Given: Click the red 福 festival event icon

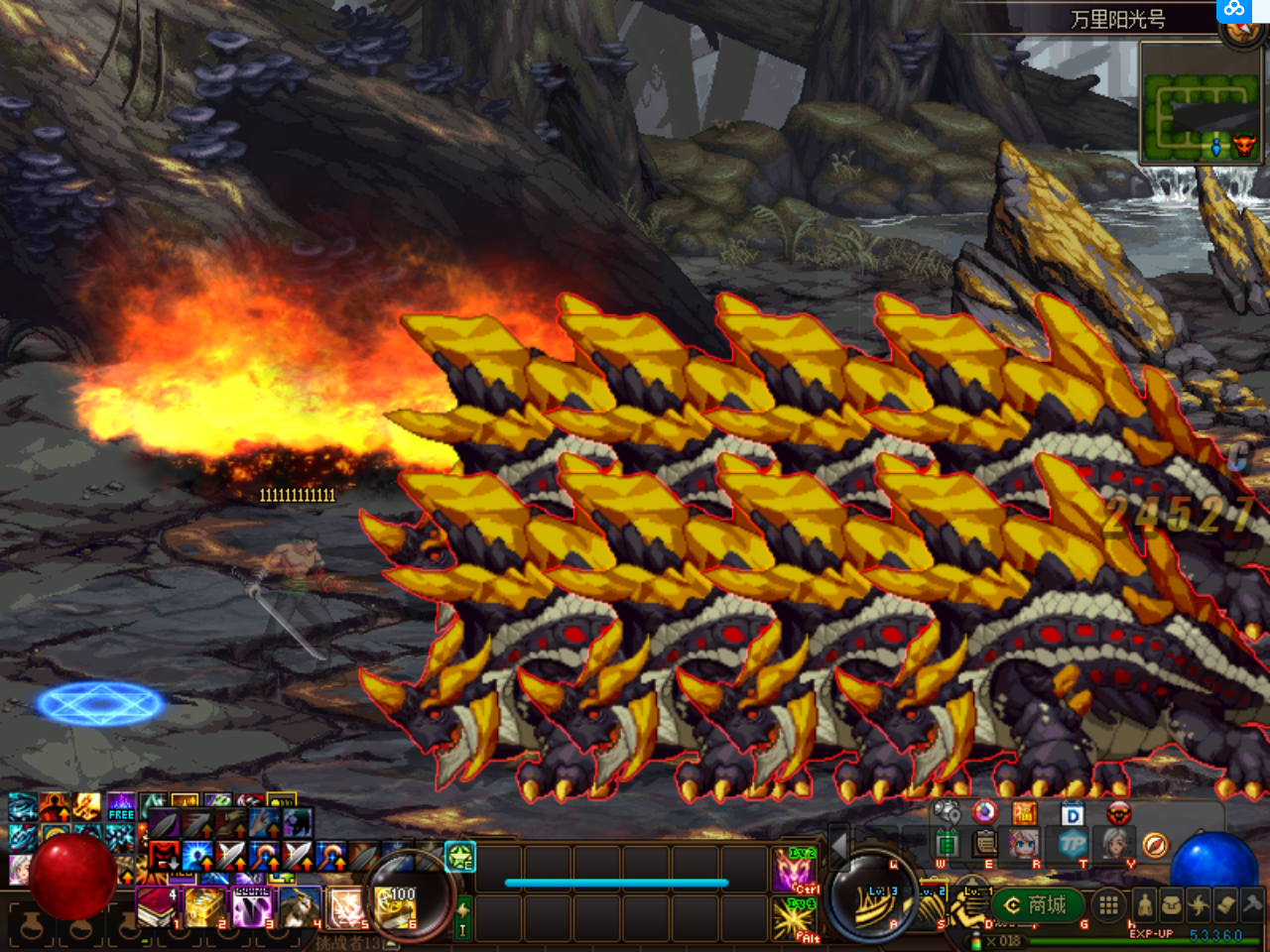Looking at the screenshot, I should point(1023,814).
